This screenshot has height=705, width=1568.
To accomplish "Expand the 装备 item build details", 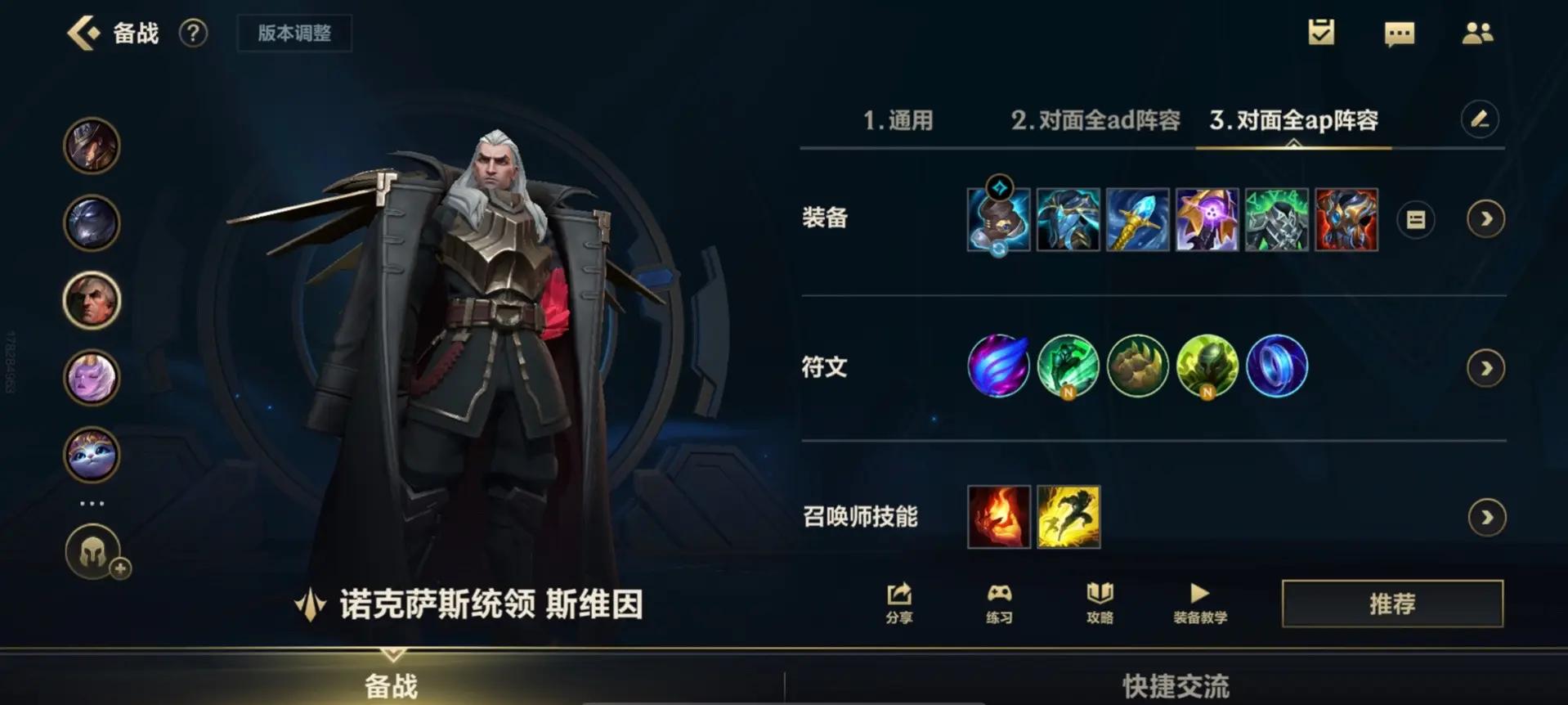I will [x=1485, y=219].
